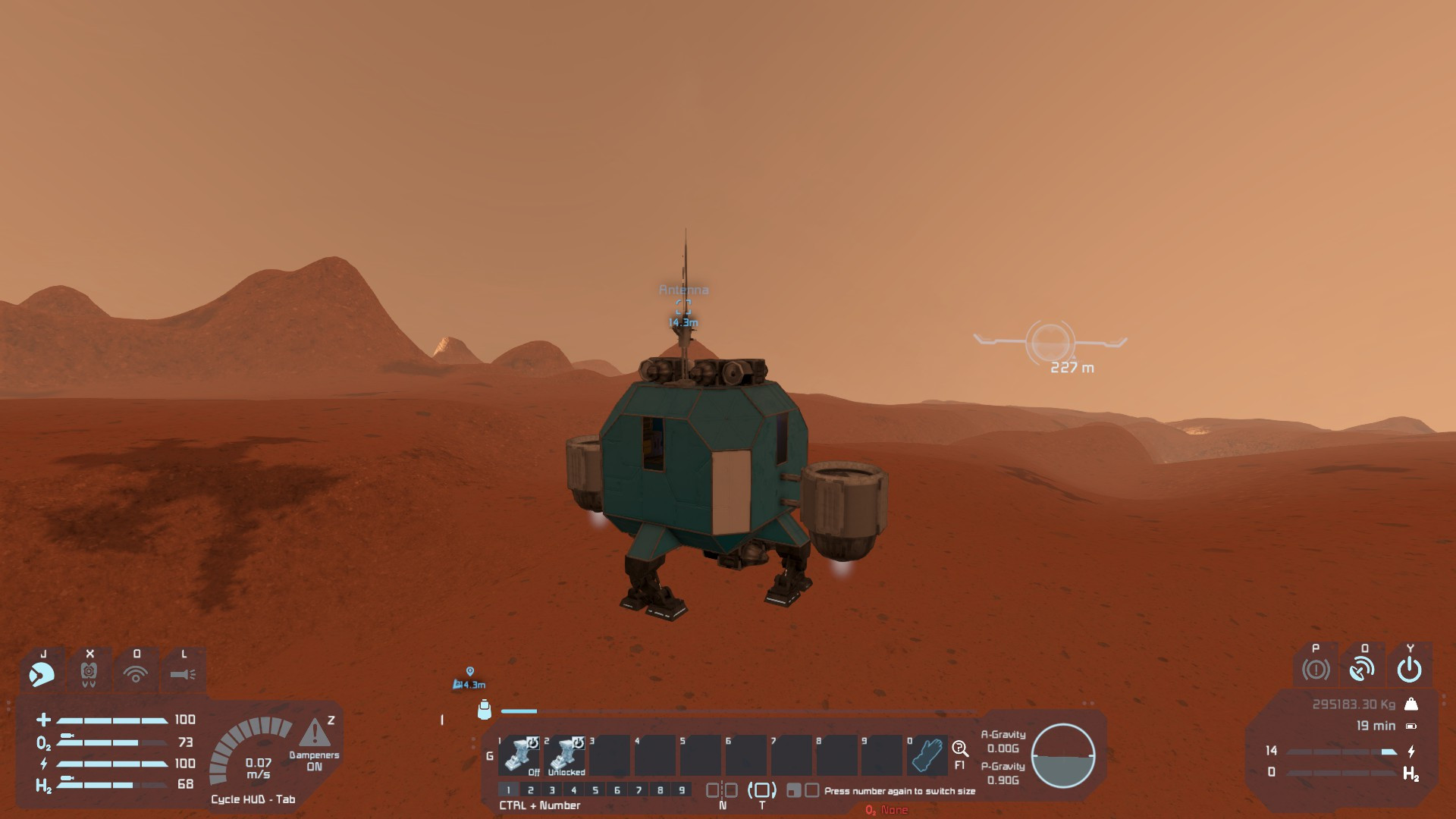Select the antenna broadcast icon labeled O
Viewport: 1456px width, 819px height.
click(1363, 669)
